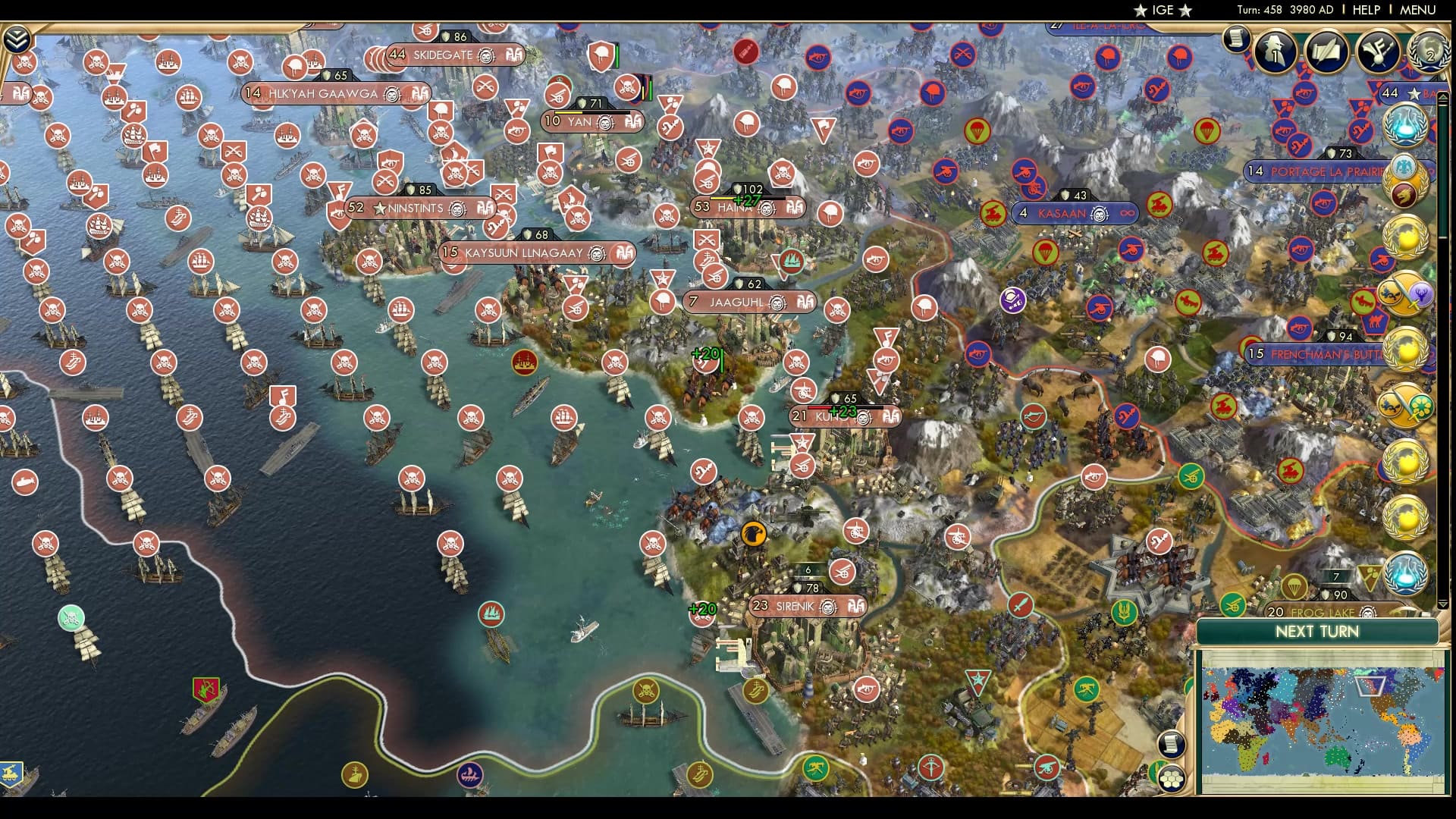Open the World Congress globe icon
The width and height of the screenshot is (1456, 819).
pyautogui.click(x=1429, y=50)
